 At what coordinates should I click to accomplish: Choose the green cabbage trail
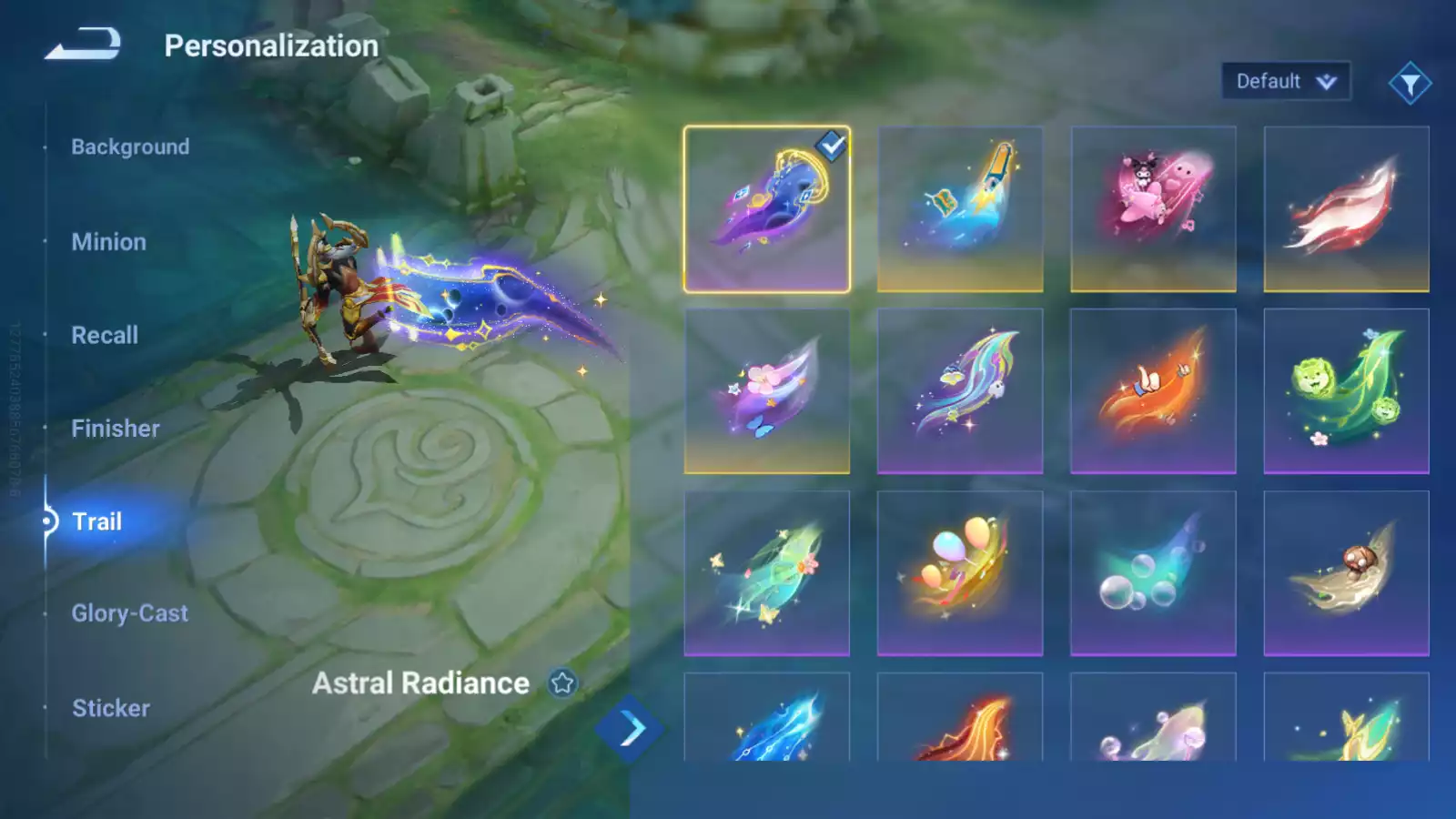coord(1346,391)
